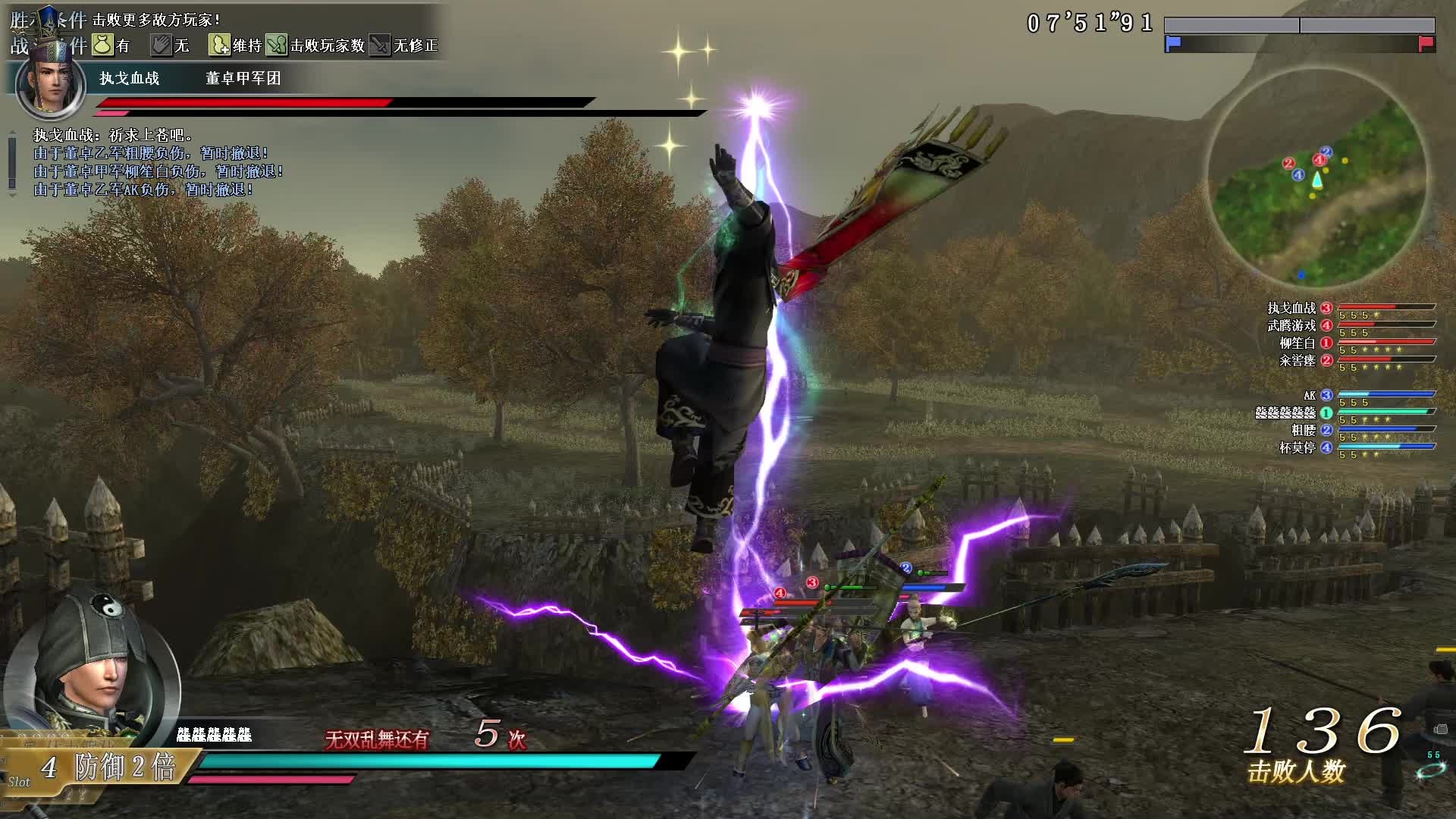Click the 维持 battle condition icon

(219, 45)
